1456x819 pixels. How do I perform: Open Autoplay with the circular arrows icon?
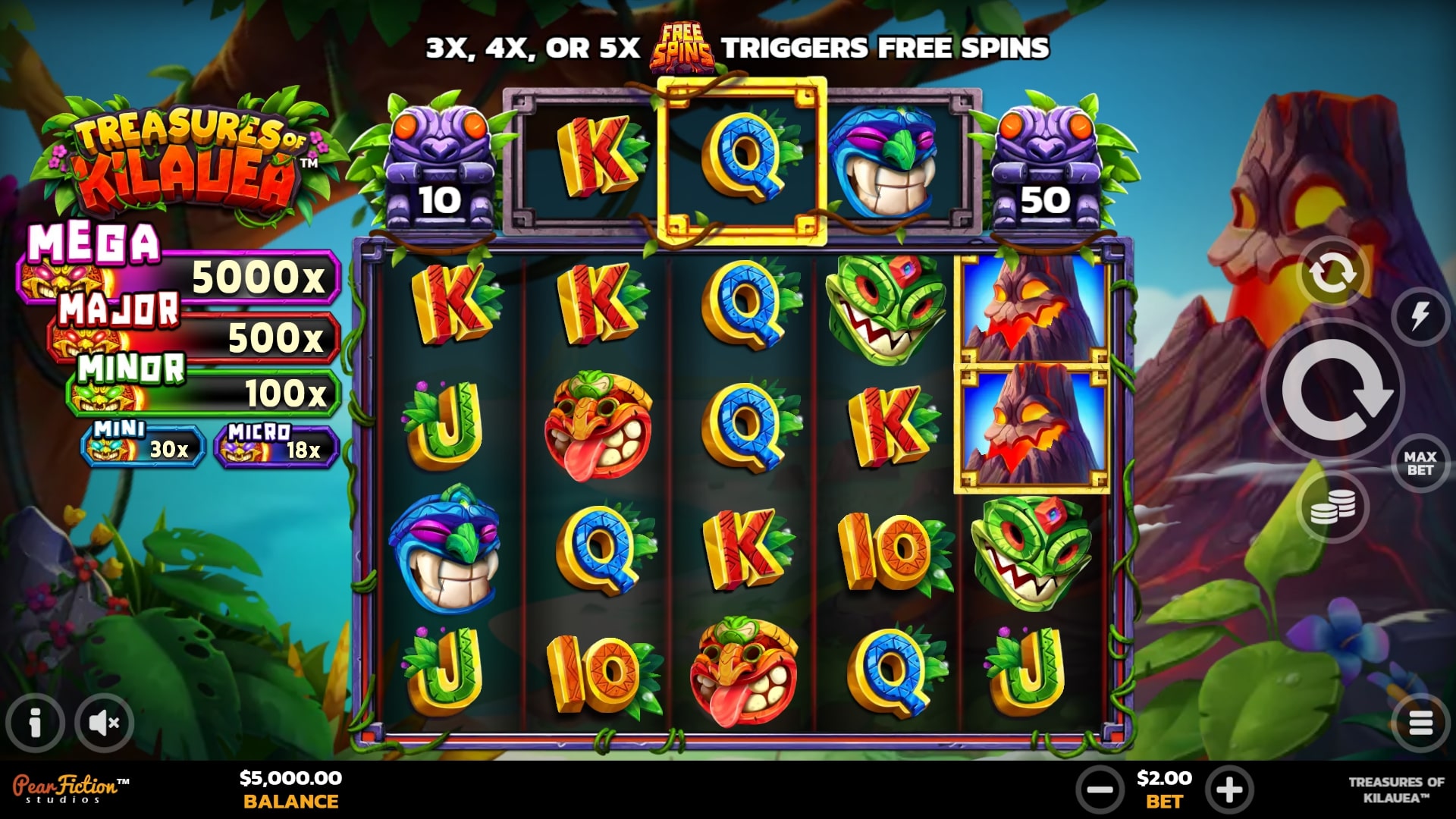pos(1332,271)
